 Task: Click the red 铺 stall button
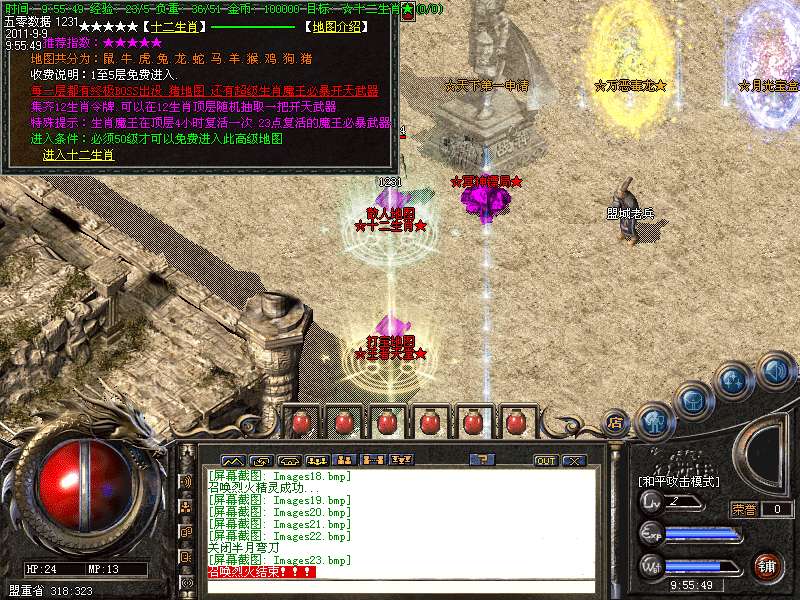[767, 567]
